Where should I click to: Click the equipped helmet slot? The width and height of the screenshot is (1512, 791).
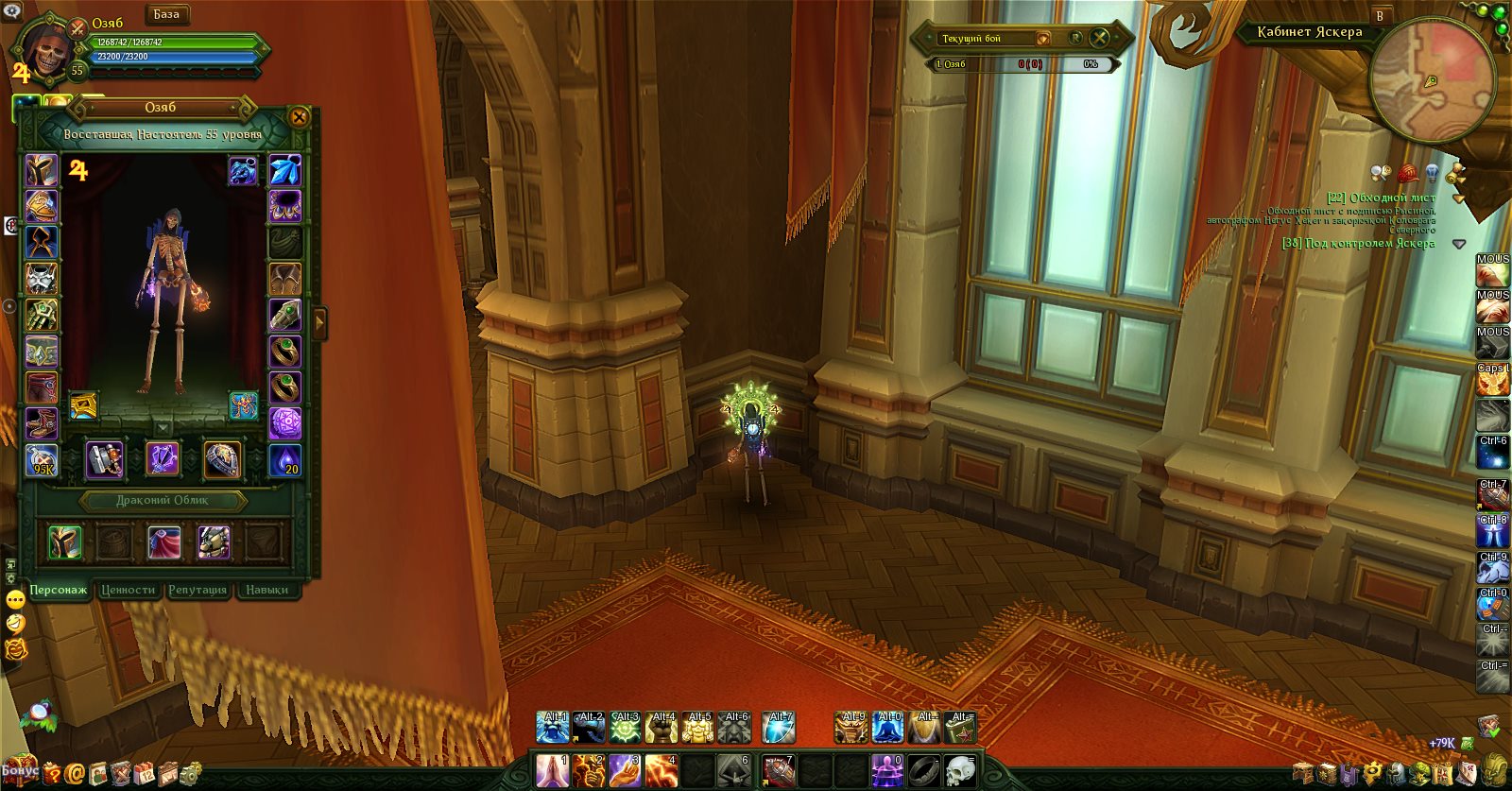(x=42, y=170)
